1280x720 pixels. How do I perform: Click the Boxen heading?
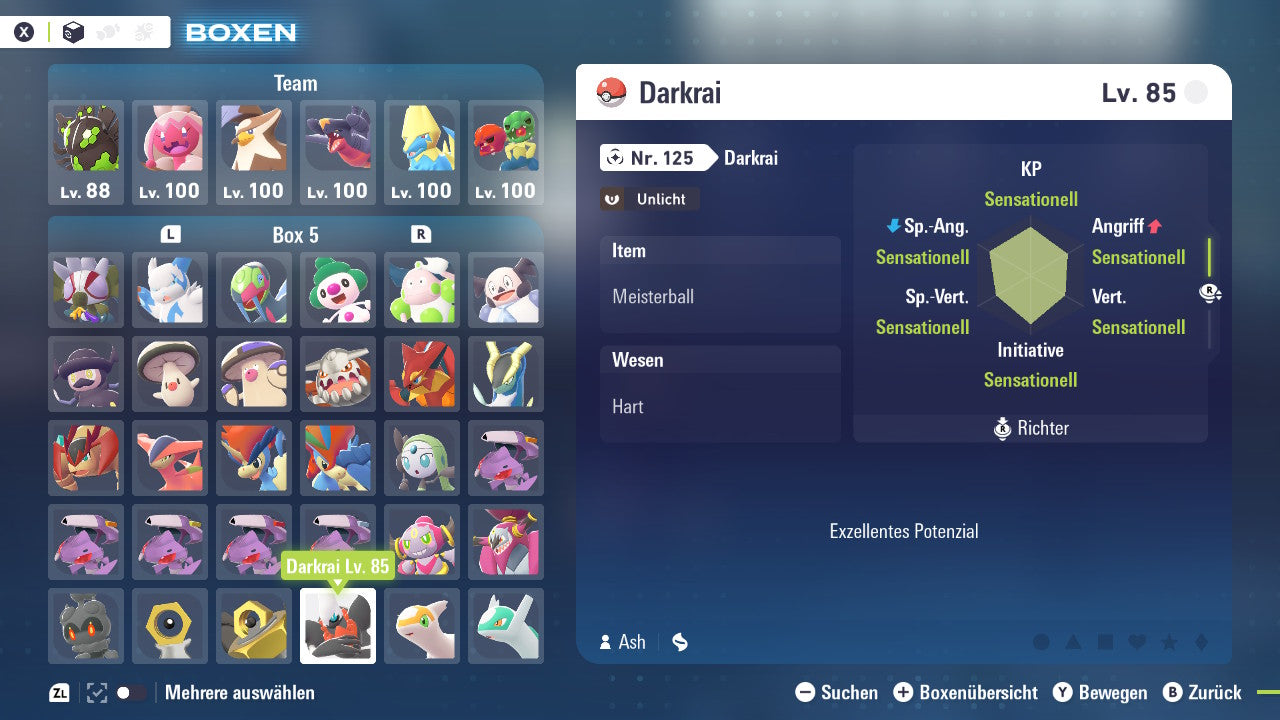tap(239, 32)
